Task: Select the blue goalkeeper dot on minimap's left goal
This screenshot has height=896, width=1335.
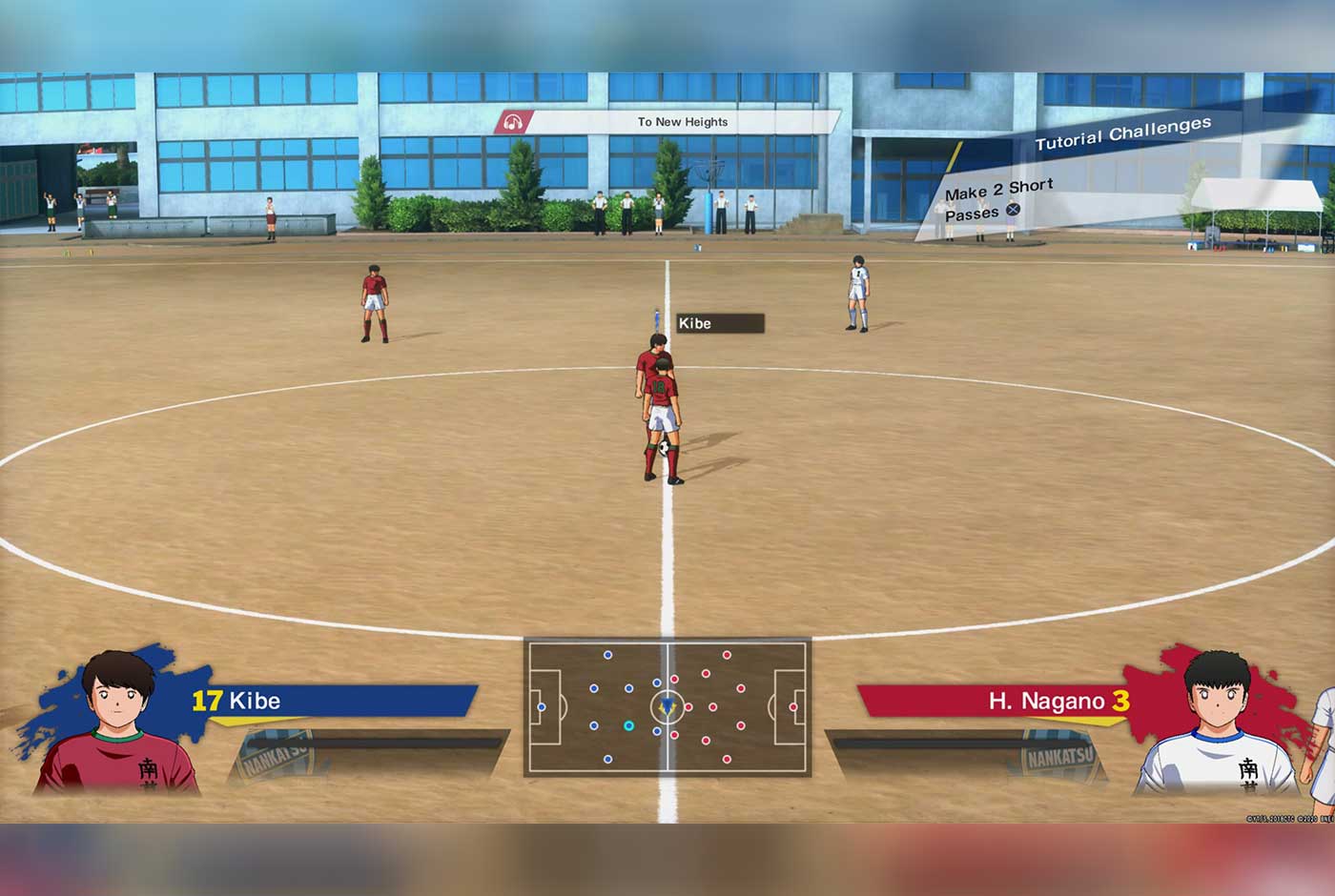Action: pyautogui.click(x=540, y=705)
